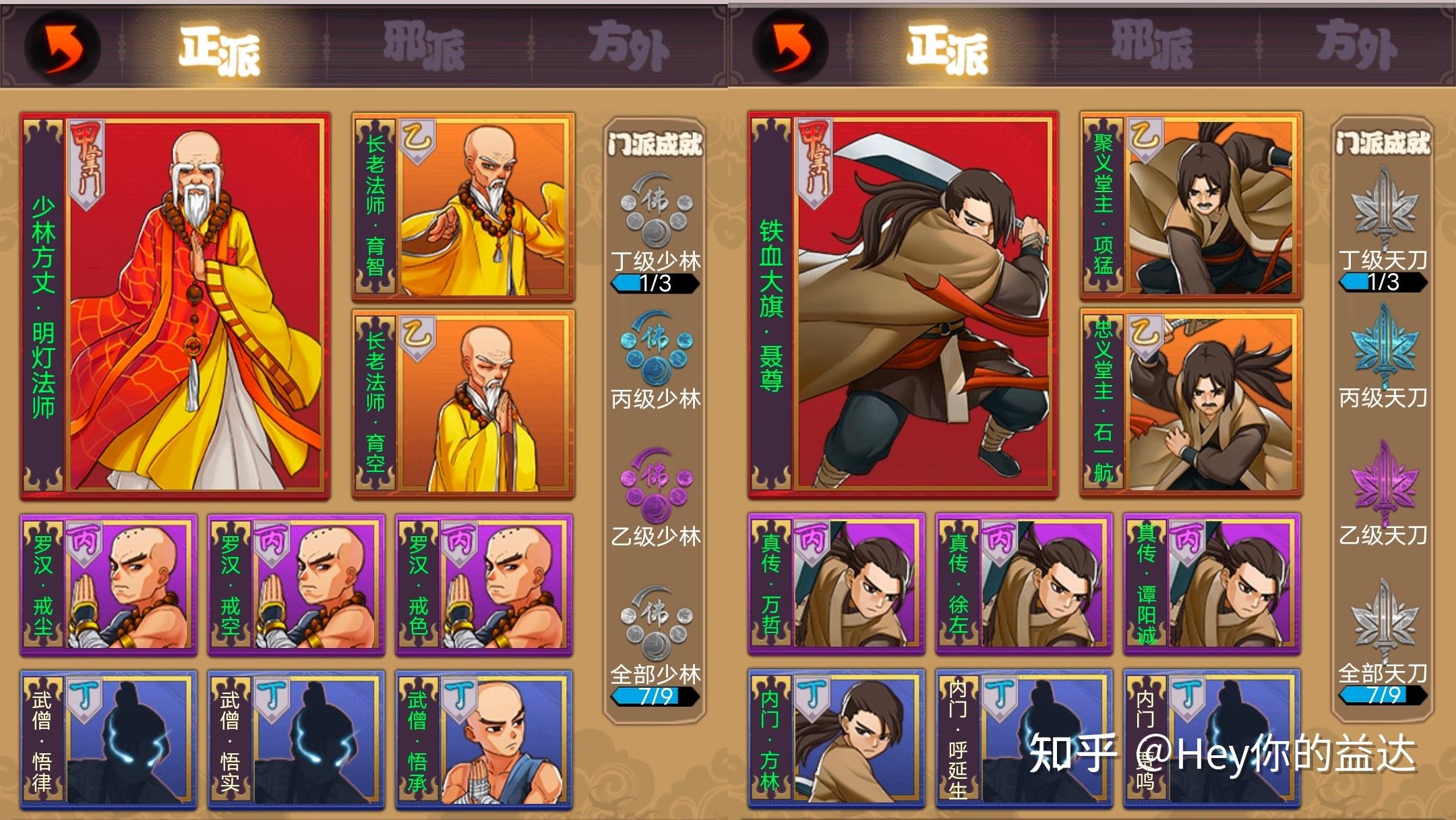Viewport: 1456px width, 820px height.
Task: Choose the 长老法师·育智 card
Action: pyautogui.click(x=464, y=207)
